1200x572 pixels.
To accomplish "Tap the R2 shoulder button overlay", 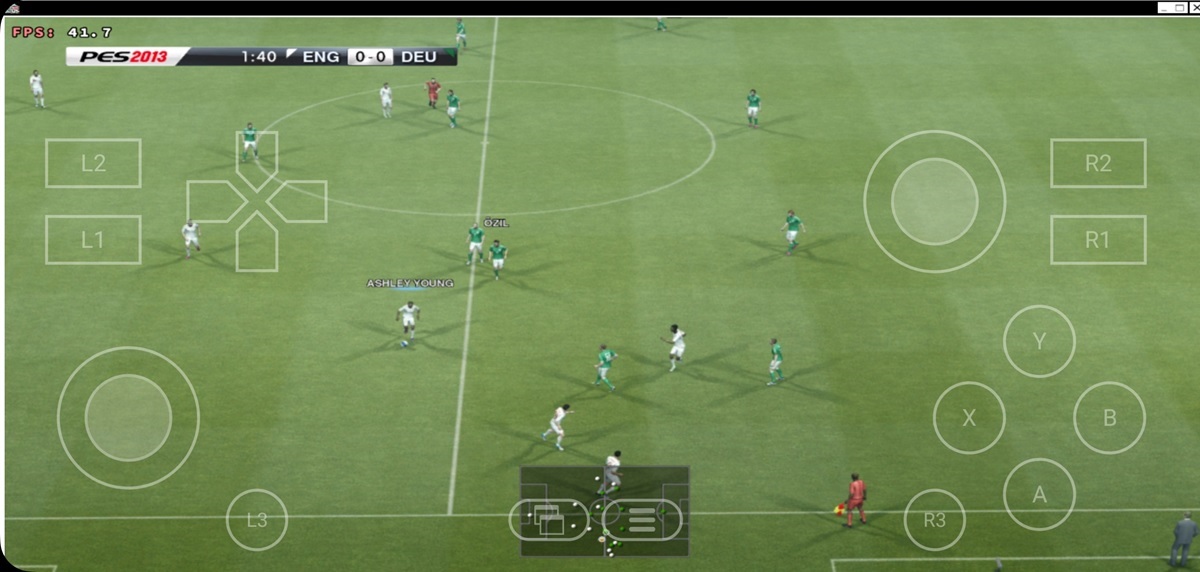I will (x=1098, y=164).
